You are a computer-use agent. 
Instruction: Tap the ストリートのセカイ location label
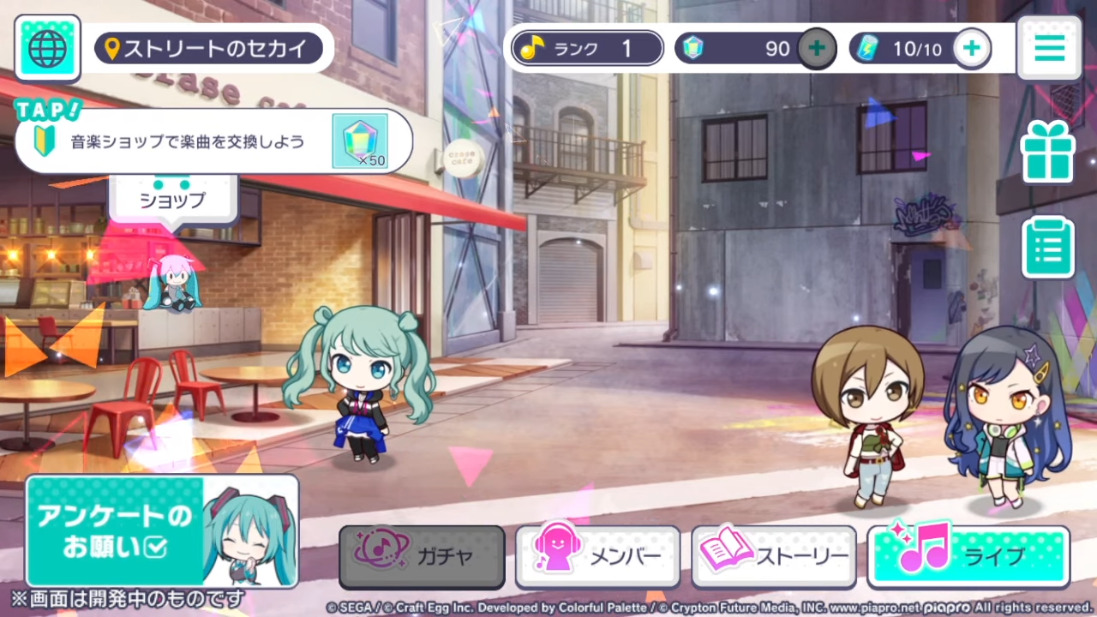point(209,48)
